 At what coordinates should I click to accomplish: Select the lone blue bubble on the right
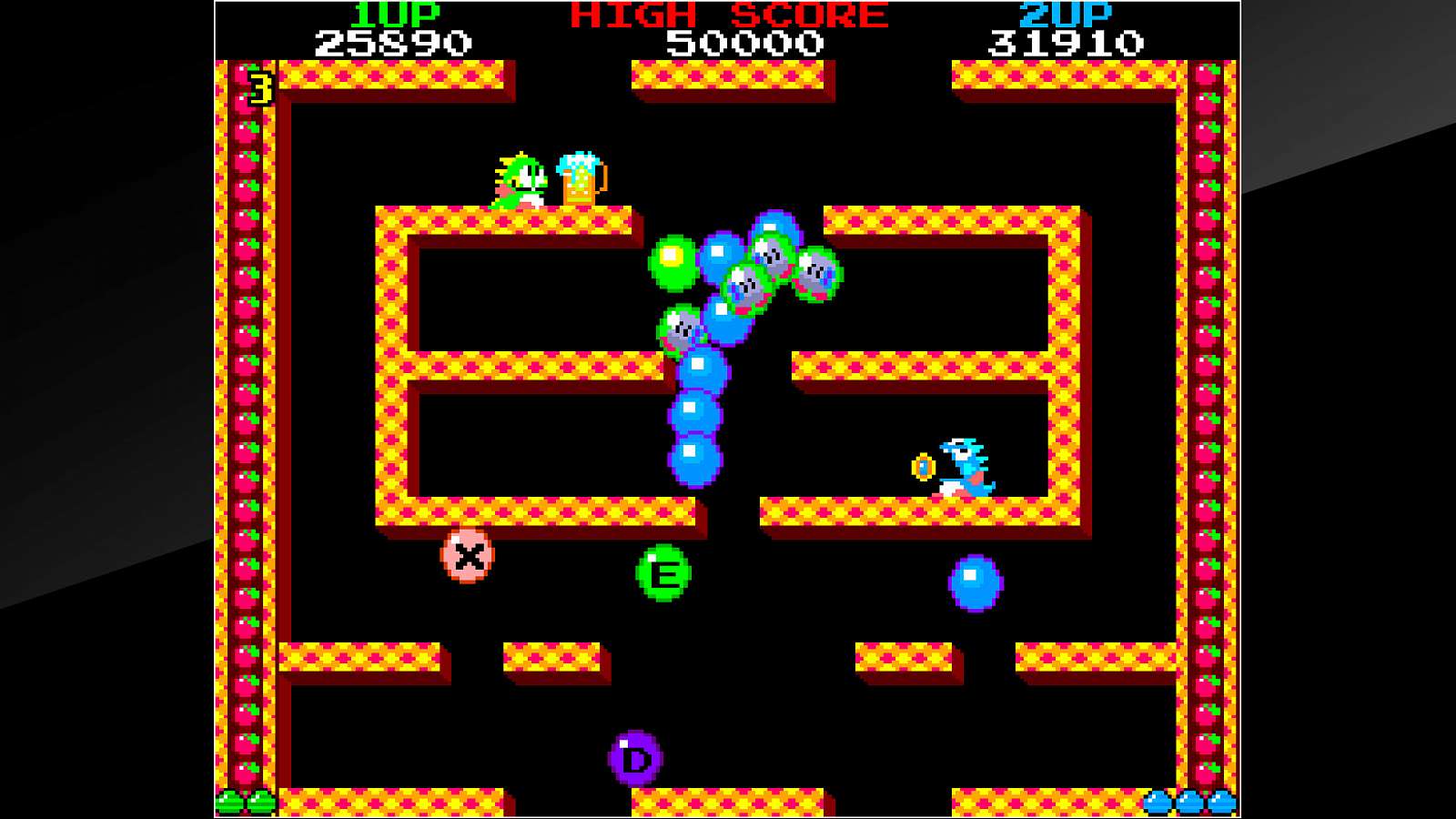click(974, 582)
